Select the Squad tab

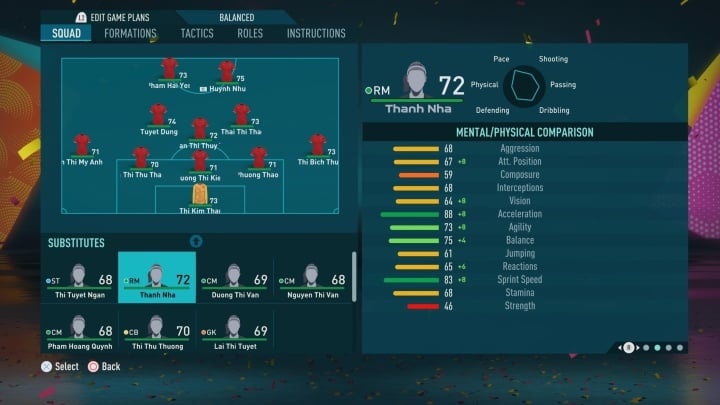(68, 33)
